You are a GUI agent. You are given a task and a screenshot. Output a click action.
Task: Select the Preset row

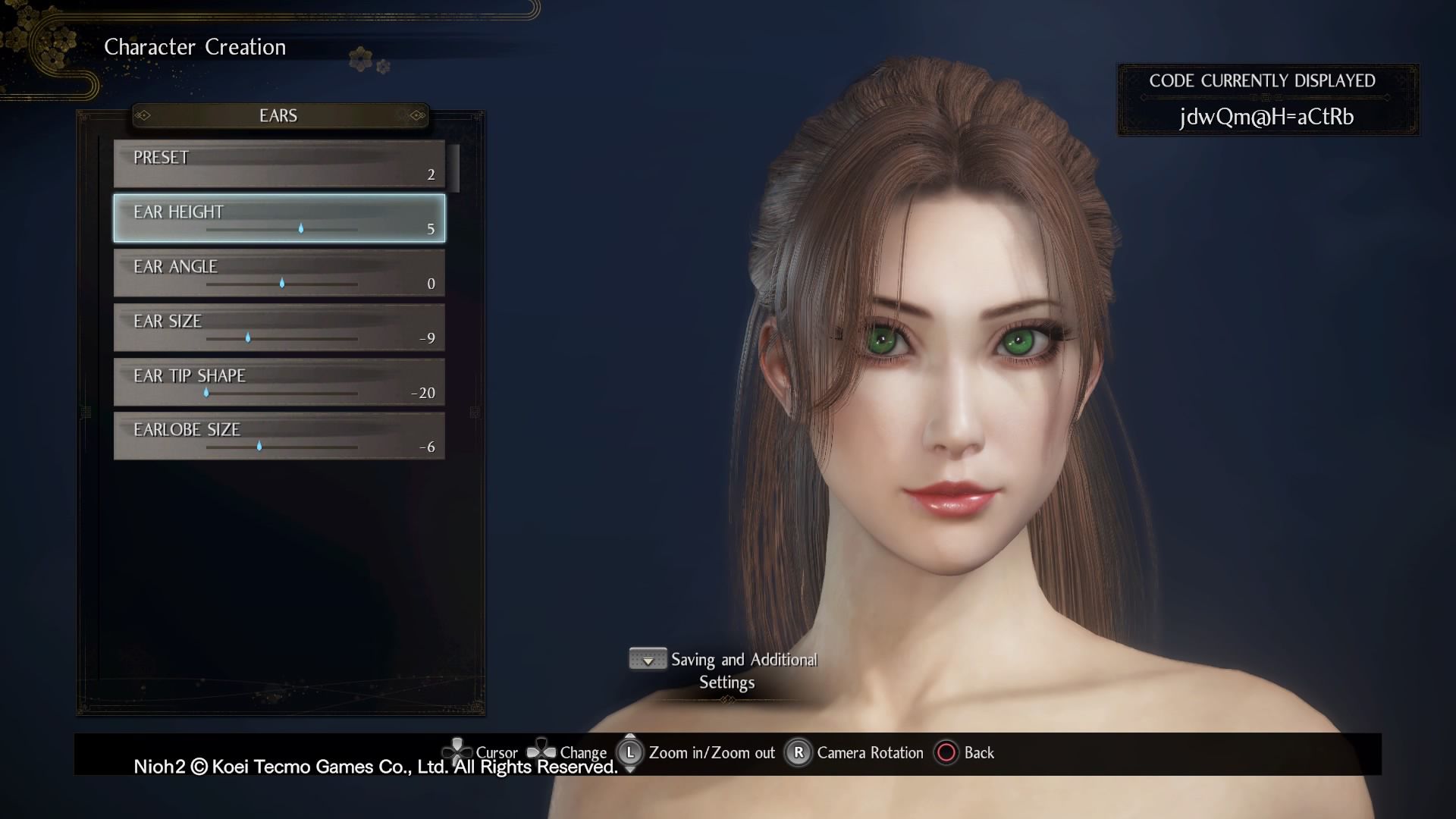point(279,164)
